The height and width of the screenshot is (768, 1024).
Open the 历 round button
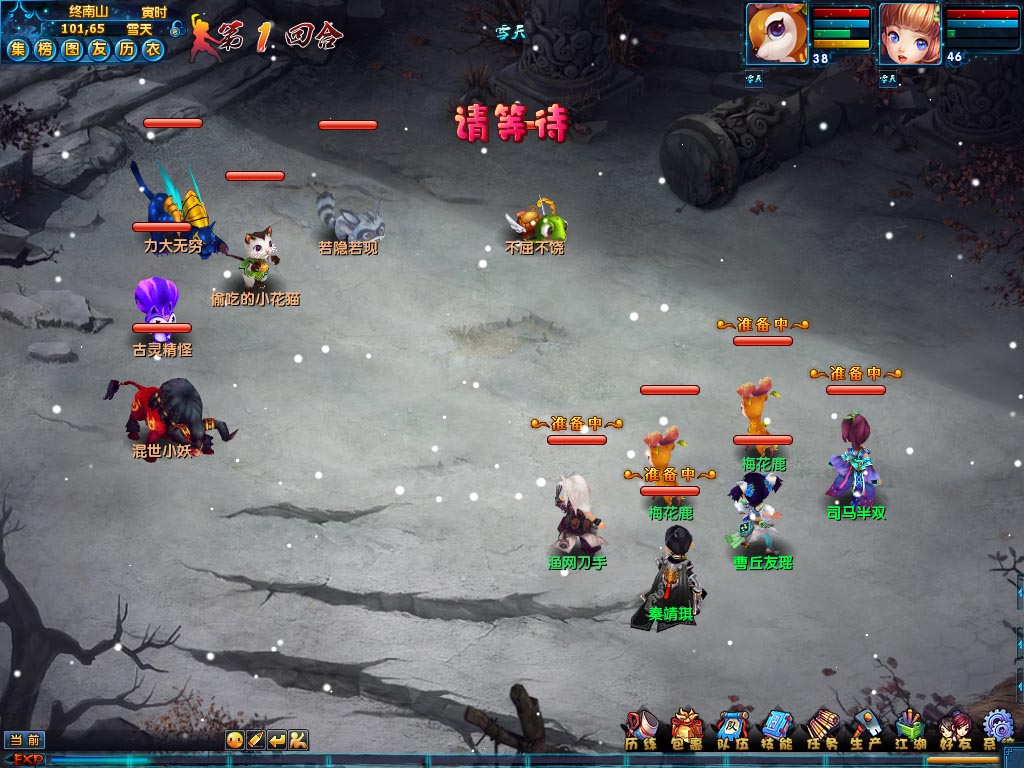pyautogui.click(x=126, y=50)
